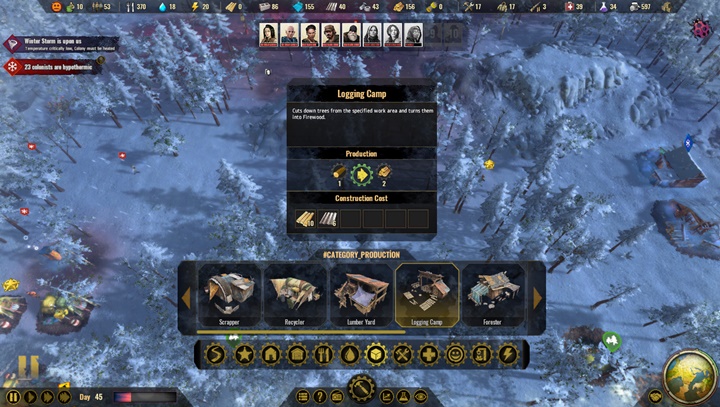Set game speed to fastest (triple arrows)

tap(64, 397)
